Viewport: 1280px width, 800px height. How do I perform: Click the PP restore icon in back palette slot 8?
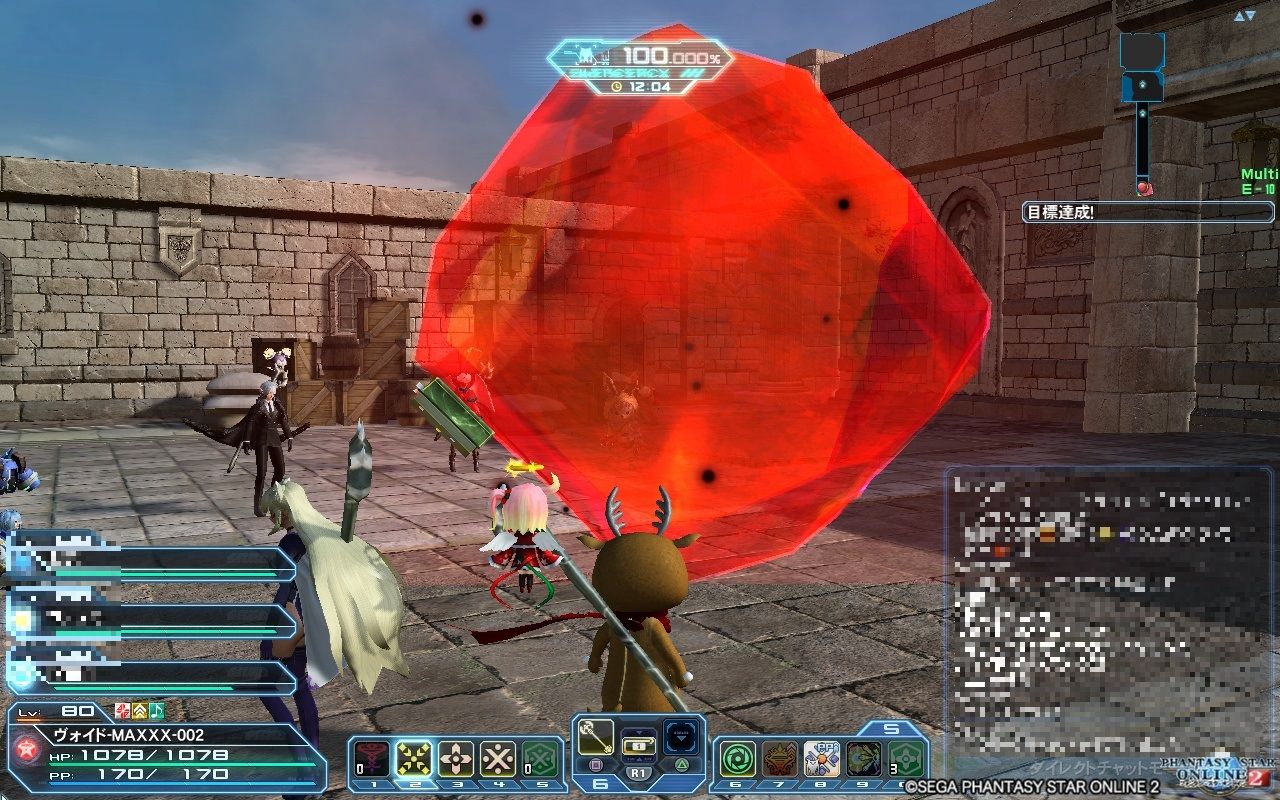[x=821, y=757]
